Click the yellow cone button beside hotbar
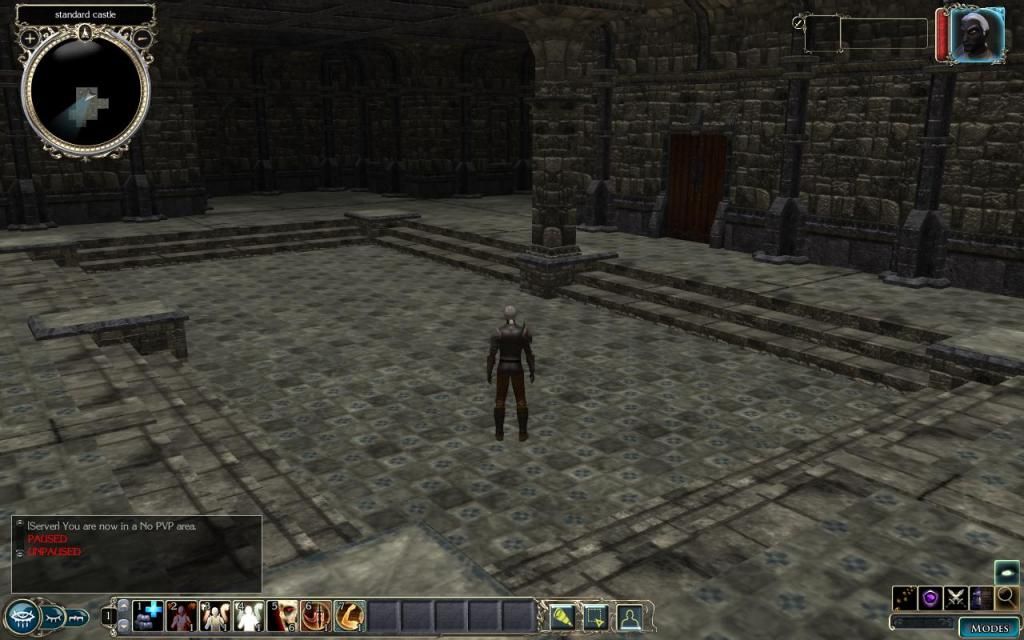Screen dimensions: 1024x640 563,617
